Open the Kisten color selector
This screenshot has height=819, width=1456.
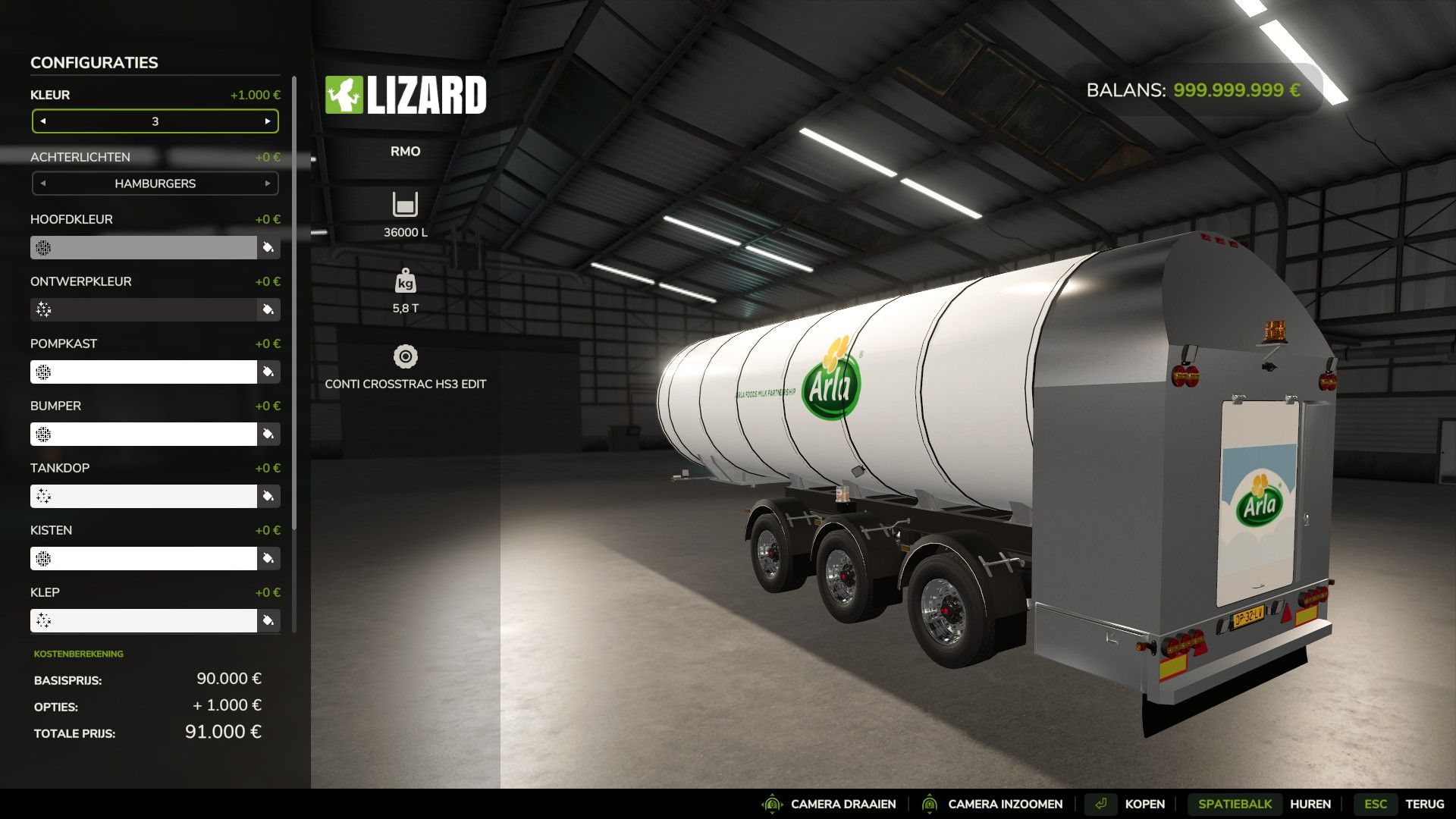point(268,558)
